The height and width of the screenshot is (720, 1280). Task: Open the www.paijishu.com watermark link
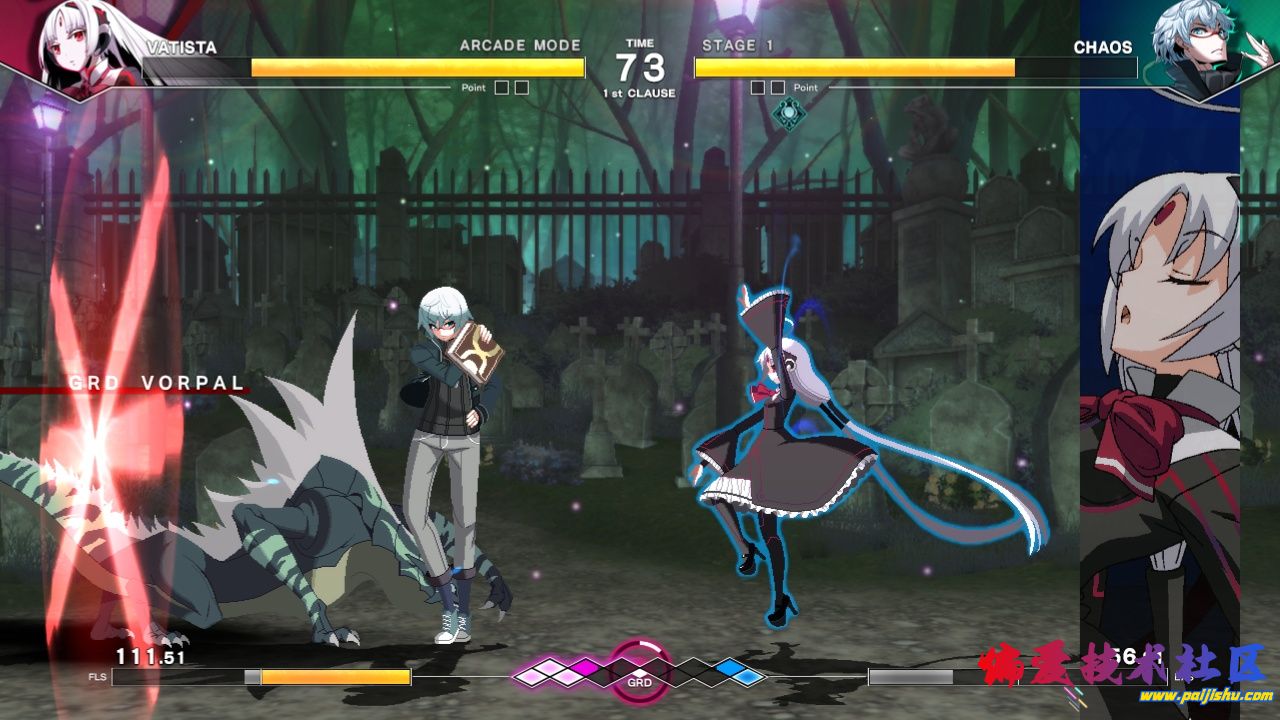[1206, 696]
